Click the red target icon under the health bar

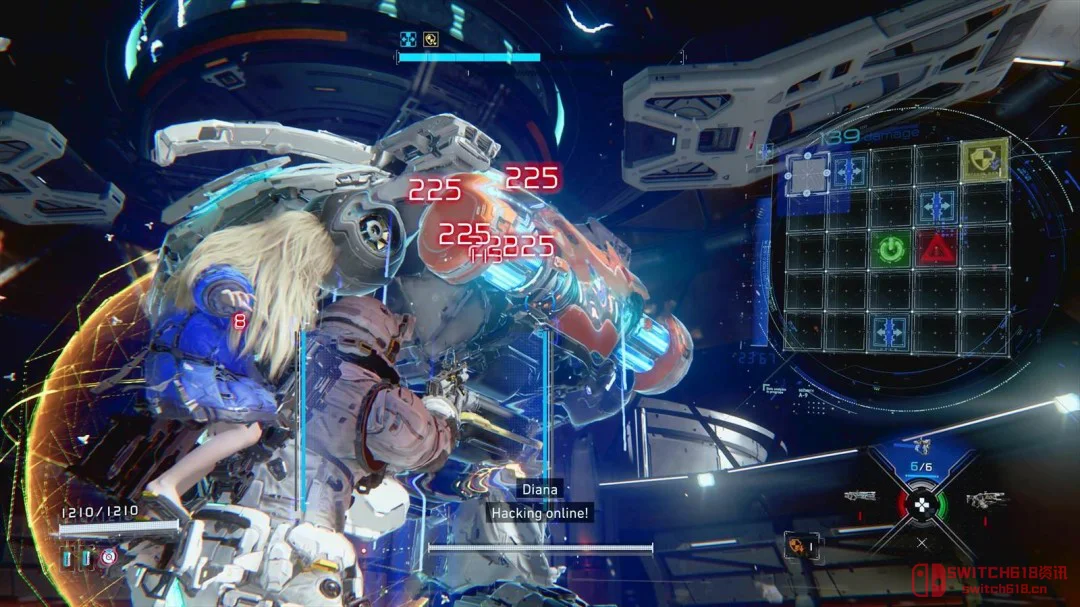pos(107,556)
